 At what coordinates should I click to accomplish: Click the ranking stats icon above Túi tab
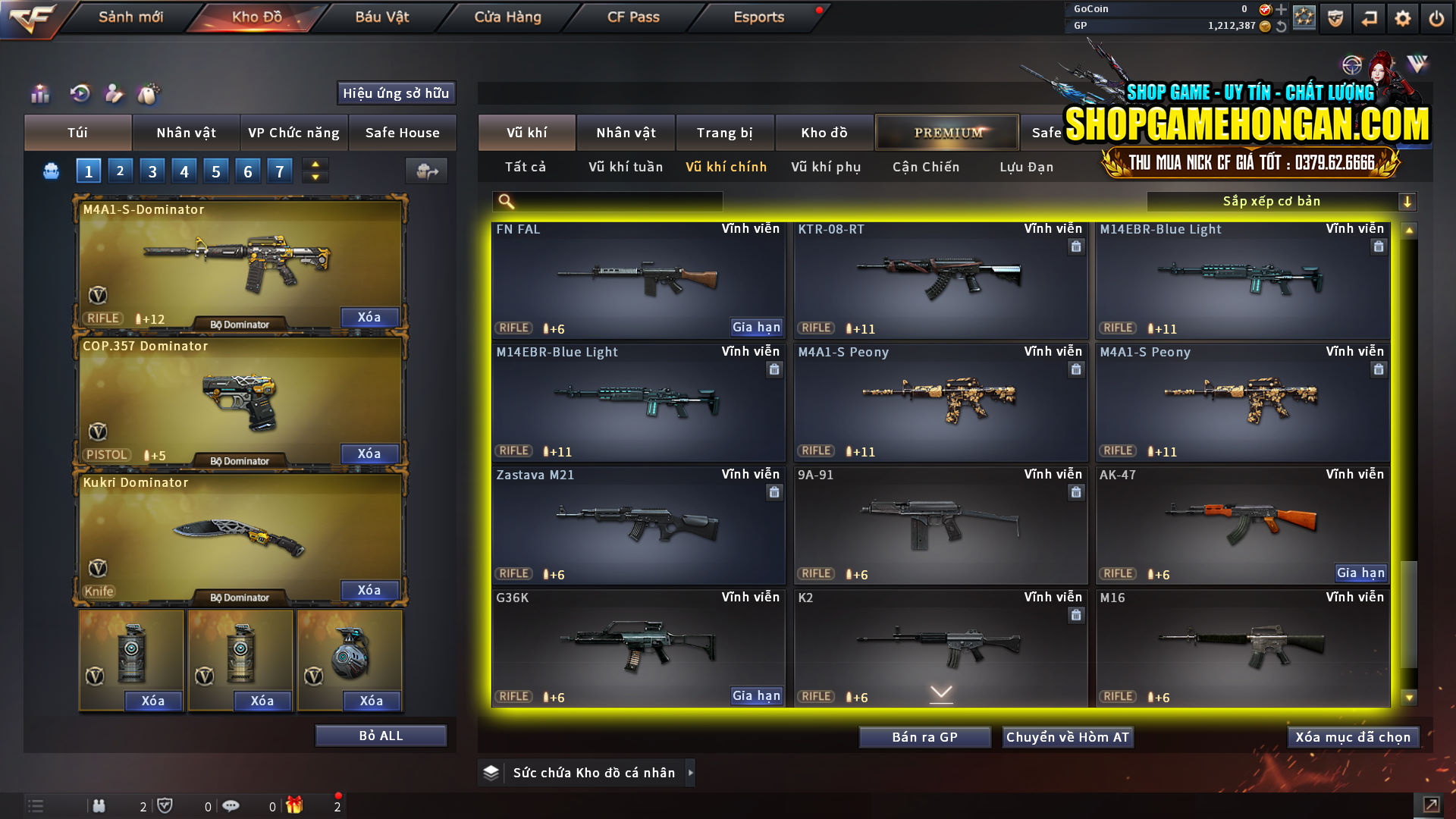39,94
